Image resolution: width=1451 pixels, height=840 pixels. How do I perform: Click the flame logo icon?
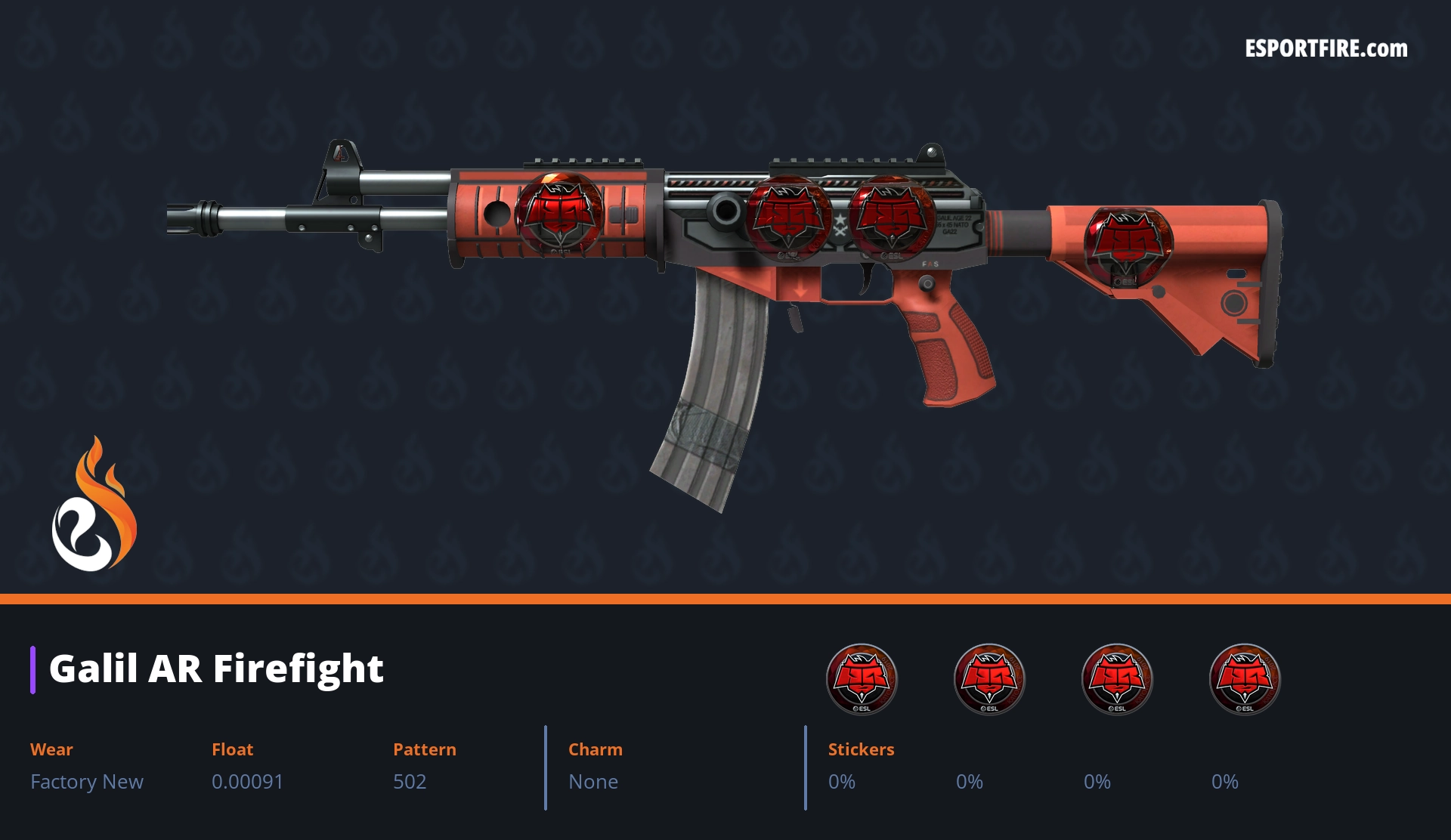(x=94, y=506)
